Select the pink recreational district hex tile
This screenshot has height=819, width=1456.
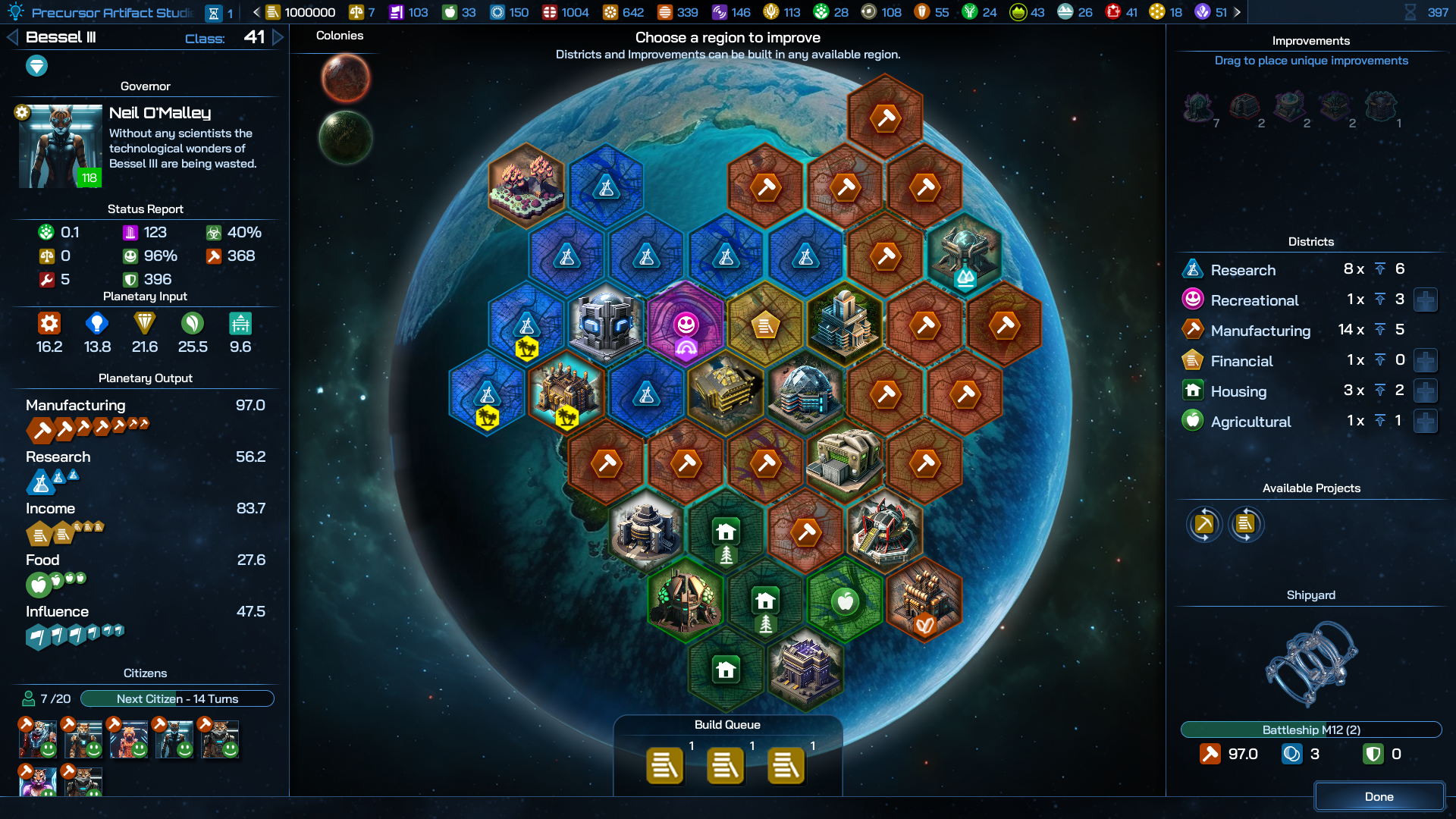pos(686,326)
